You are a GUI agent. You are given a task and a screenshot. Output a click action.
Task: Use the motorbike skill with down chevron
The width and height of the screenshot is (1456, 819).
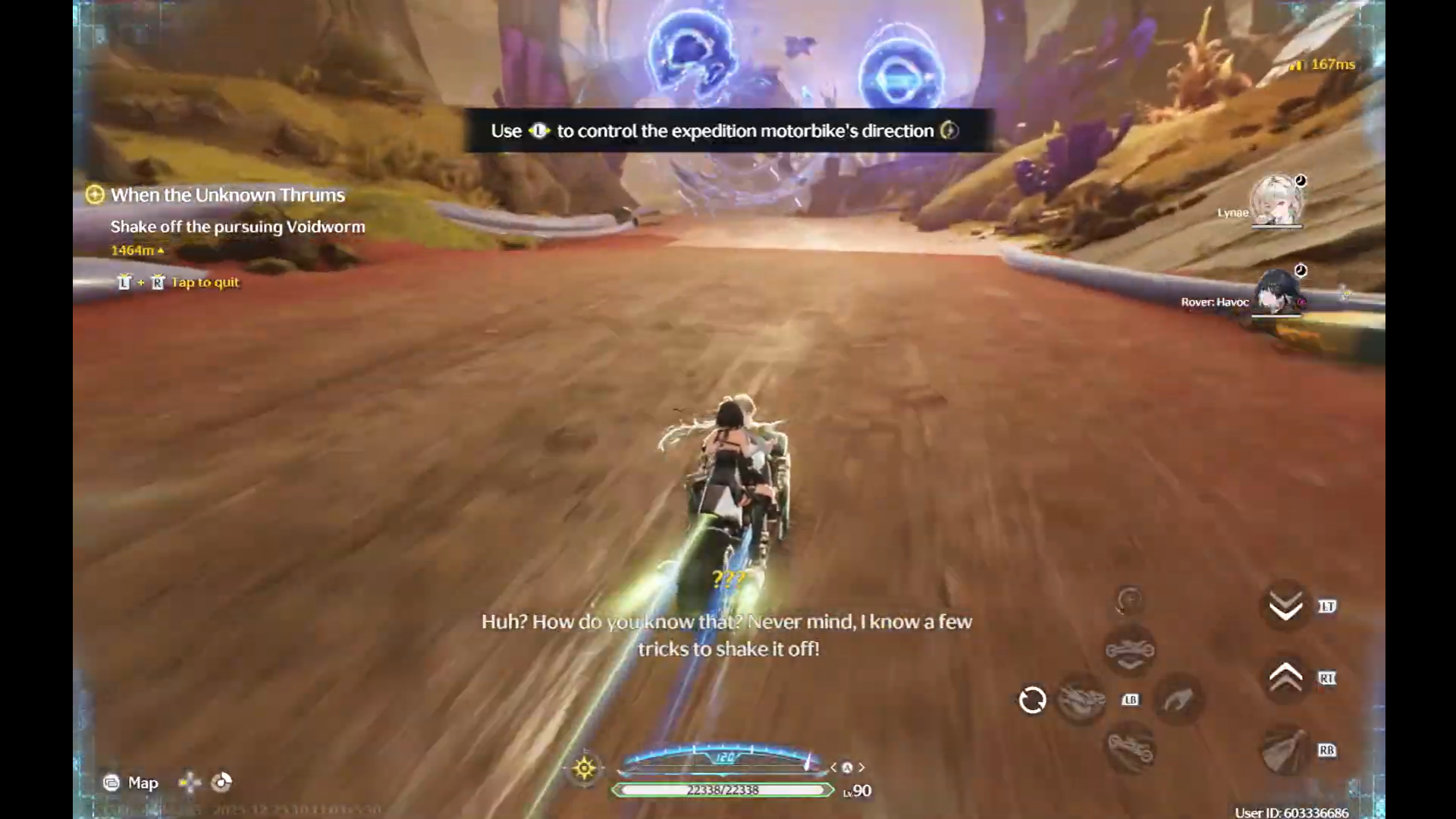pyautogui.click(x=1130, y=651)
